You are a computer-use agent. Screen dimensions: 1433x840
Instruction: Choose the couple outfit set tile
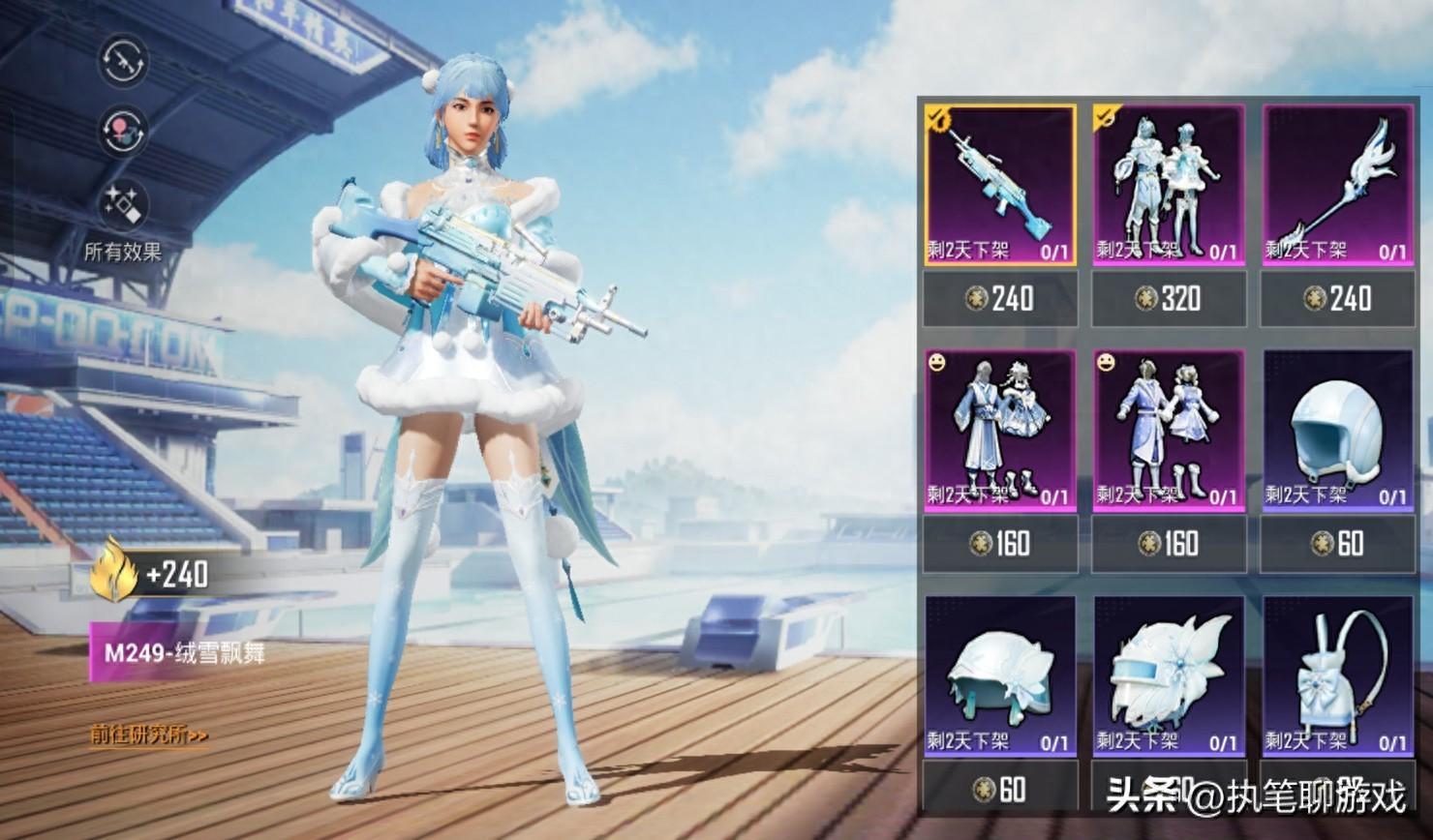1169,185
